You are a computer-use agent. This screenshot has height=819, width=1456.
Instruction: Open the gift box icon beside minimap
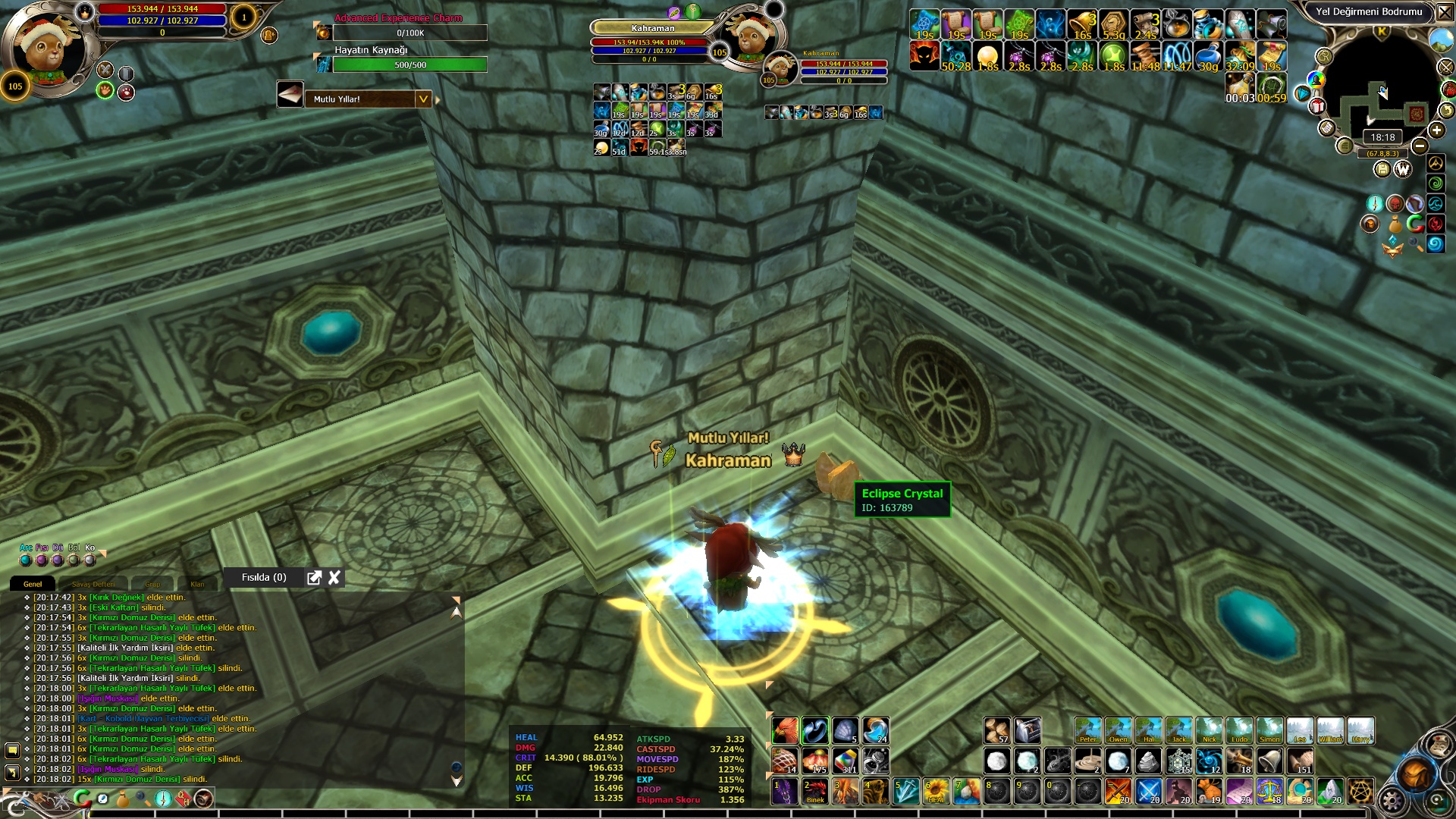1317,106
